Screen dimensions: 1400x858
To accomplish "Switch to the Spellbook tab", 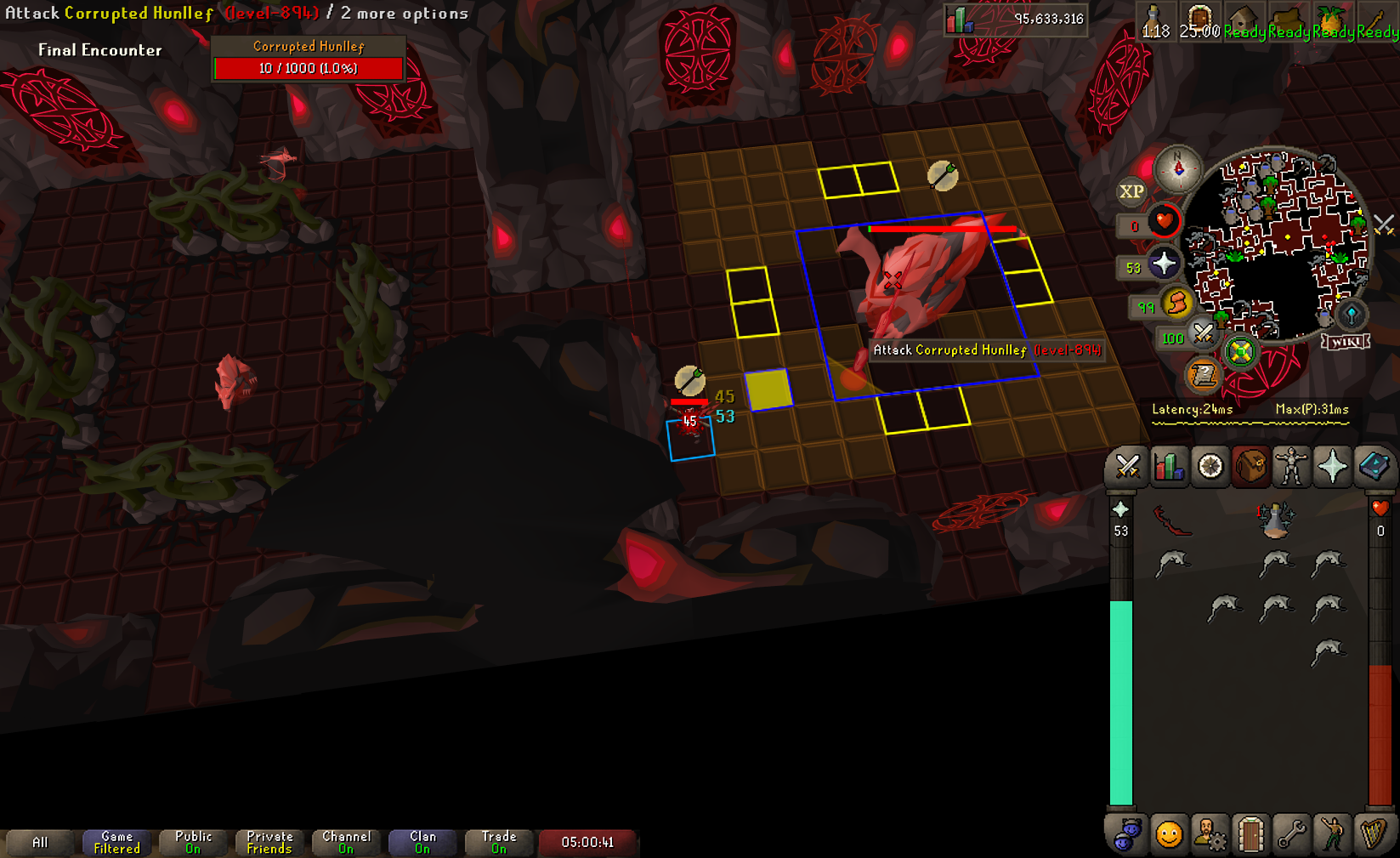I will (1373, 467).
